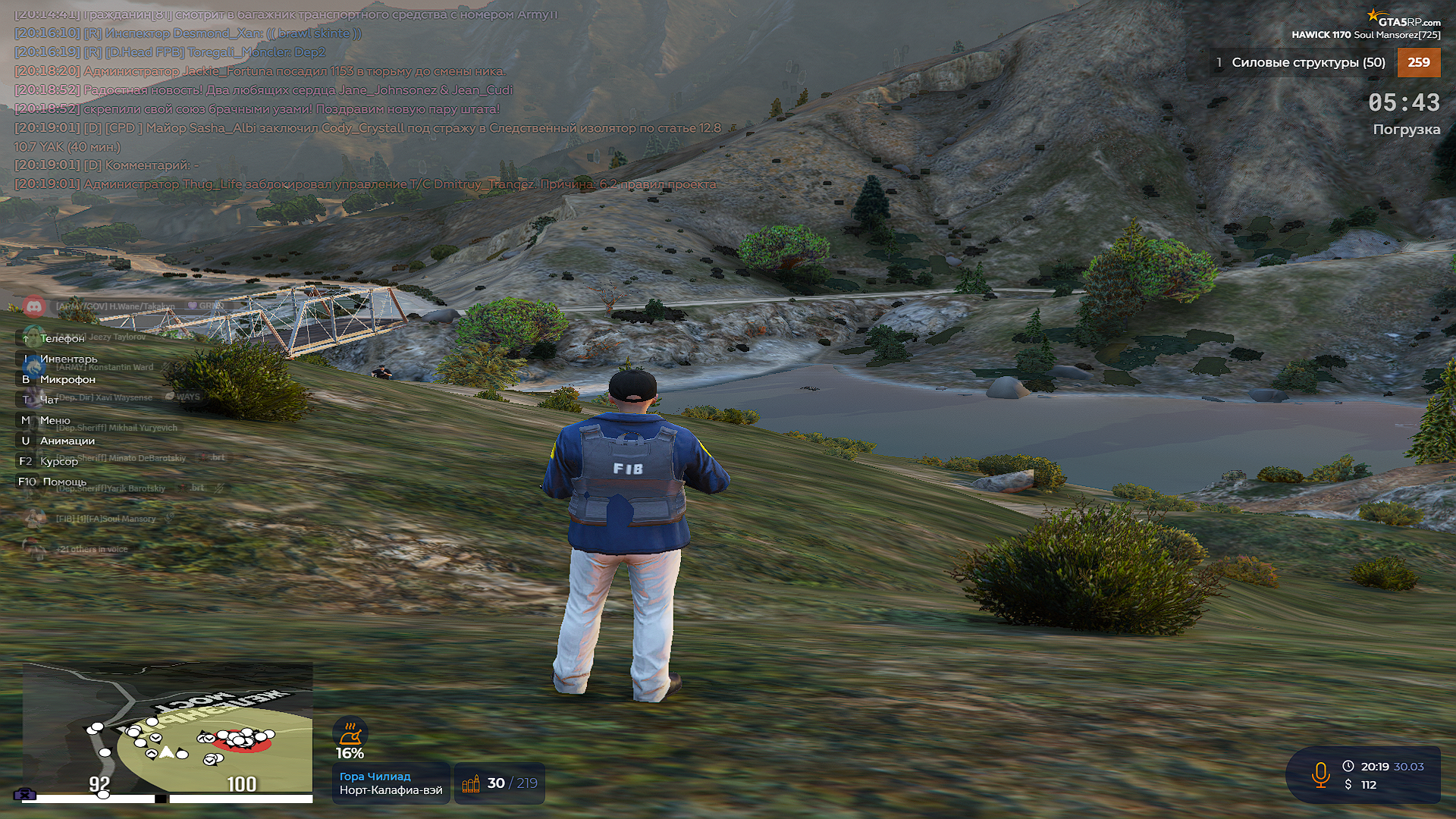Select the ammo magazine icon
Screen dimensions: 1456x819
tap(471, 784)
